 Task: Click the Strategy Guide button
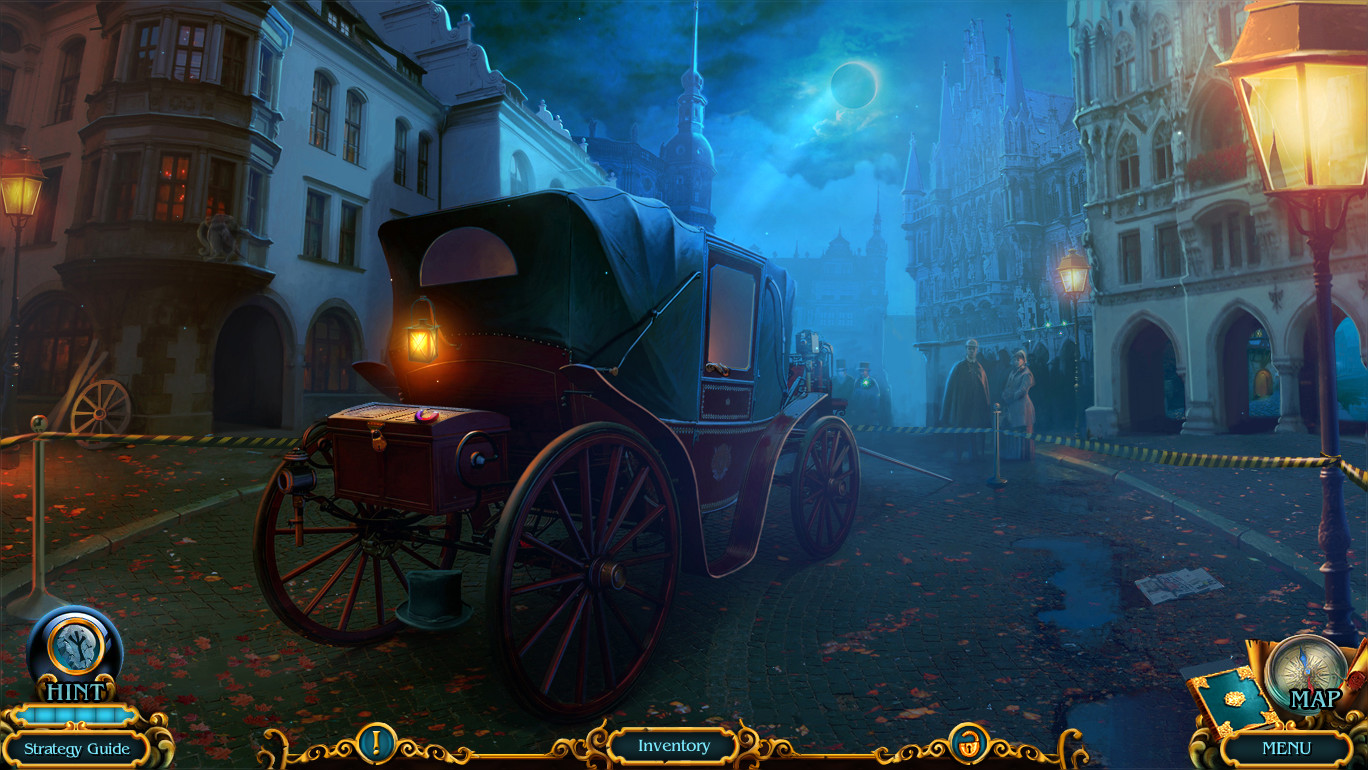(77, 747)
